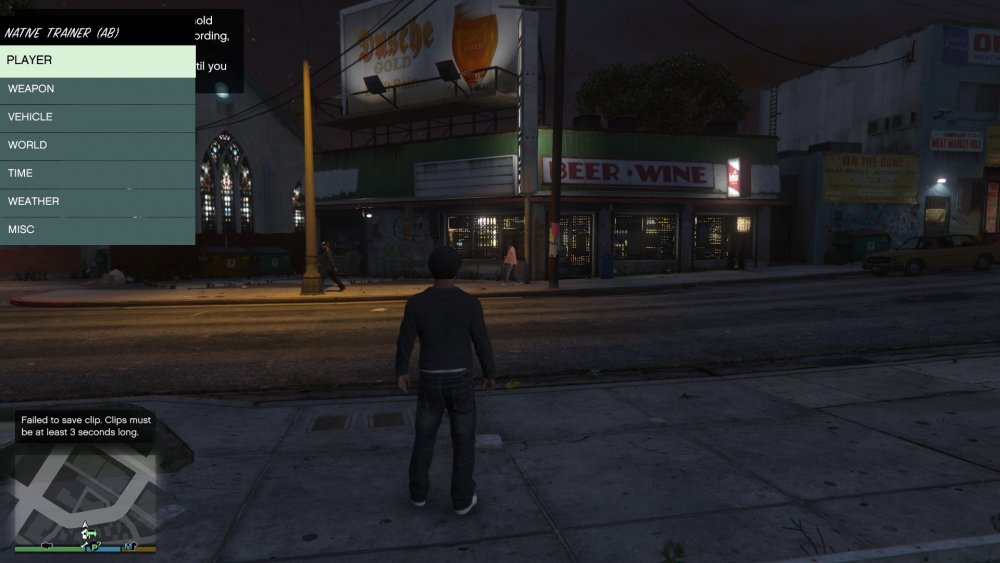Image resolution: width=1000 pixels, height=563 pixels.
Task: Open the WORLD settings entry
Action: tap(97, 145)
